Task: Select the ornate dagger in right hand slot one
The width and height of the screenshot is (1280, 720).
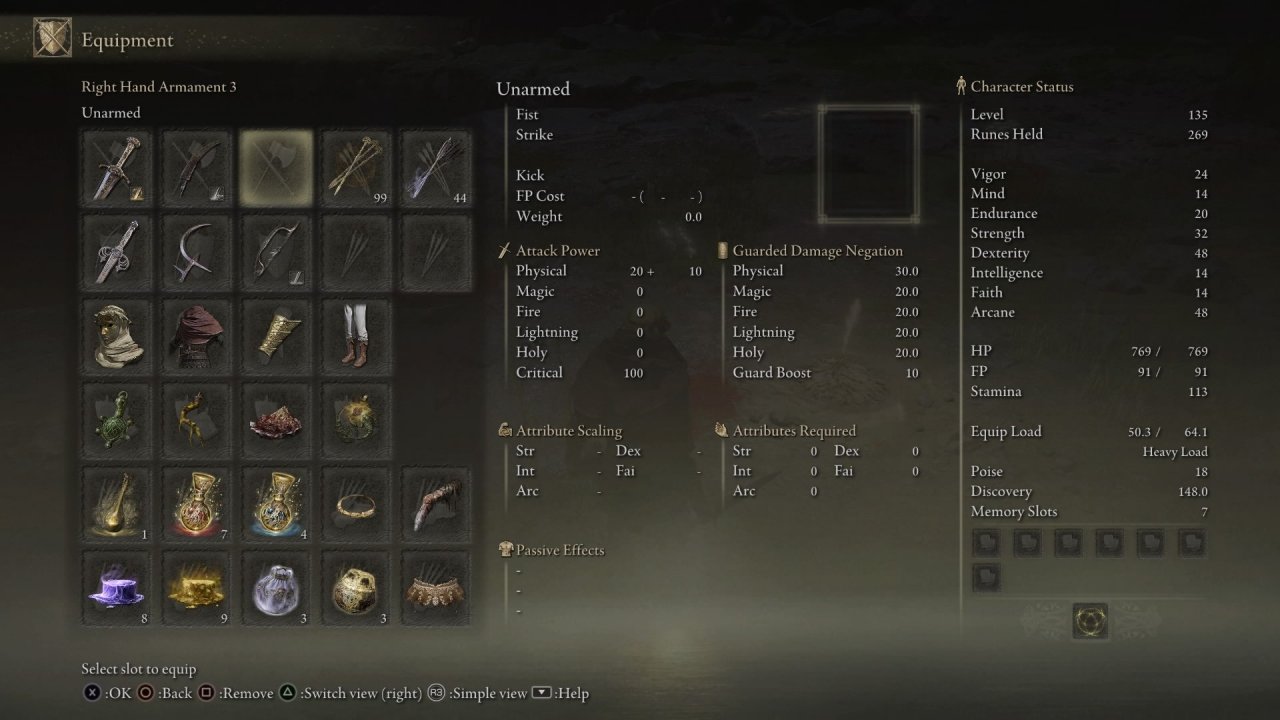Action: [x=117, y=168]
